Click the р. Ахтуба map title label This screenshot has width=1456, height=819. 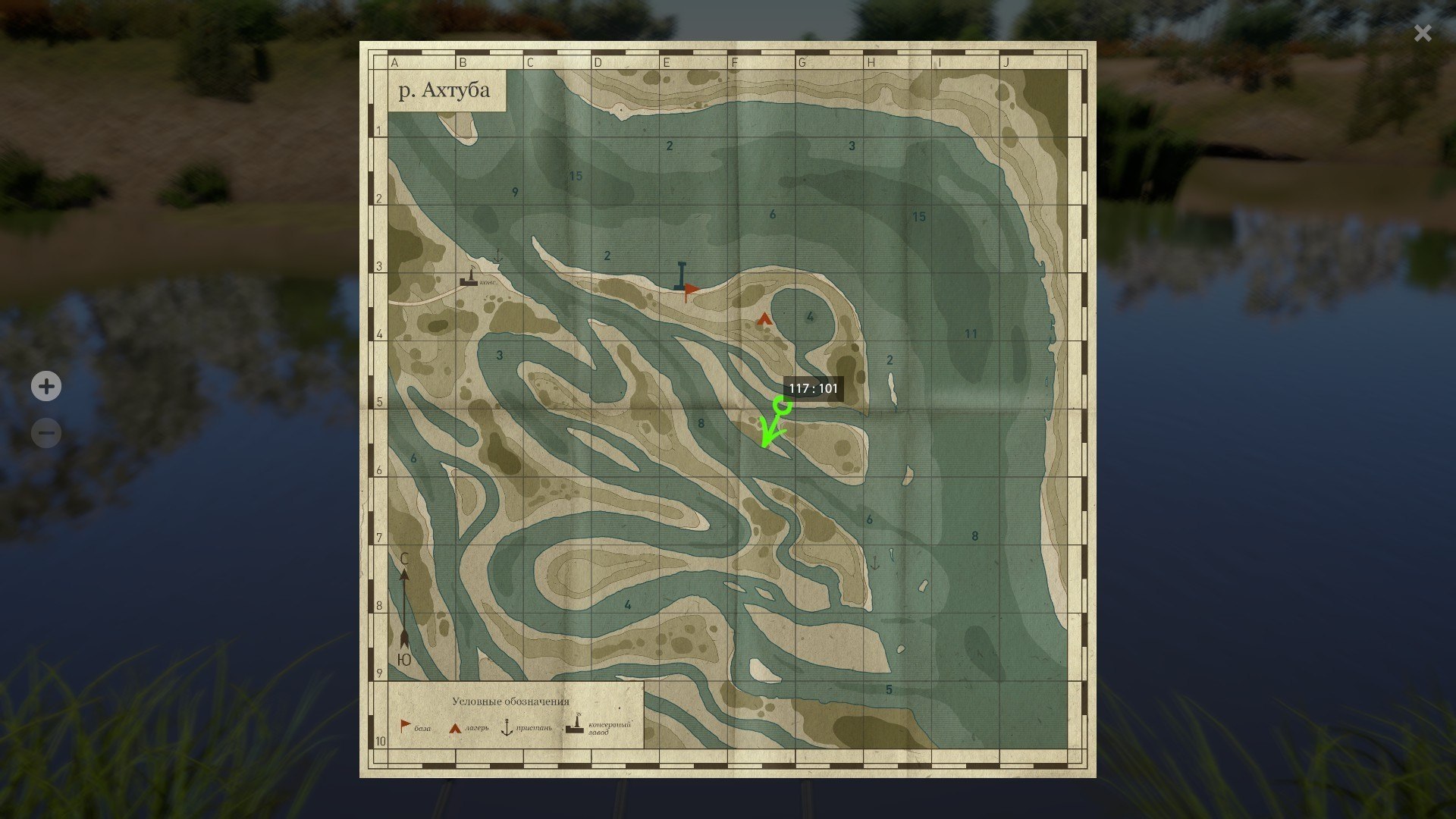(x=444, y=89)
